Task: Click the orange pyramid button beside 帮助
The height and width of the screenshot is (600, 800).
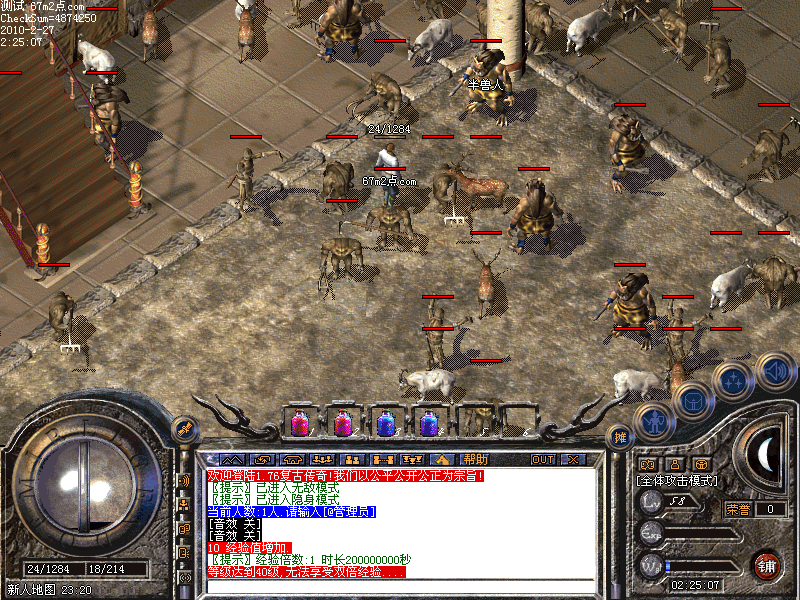Action: [441, 459]
